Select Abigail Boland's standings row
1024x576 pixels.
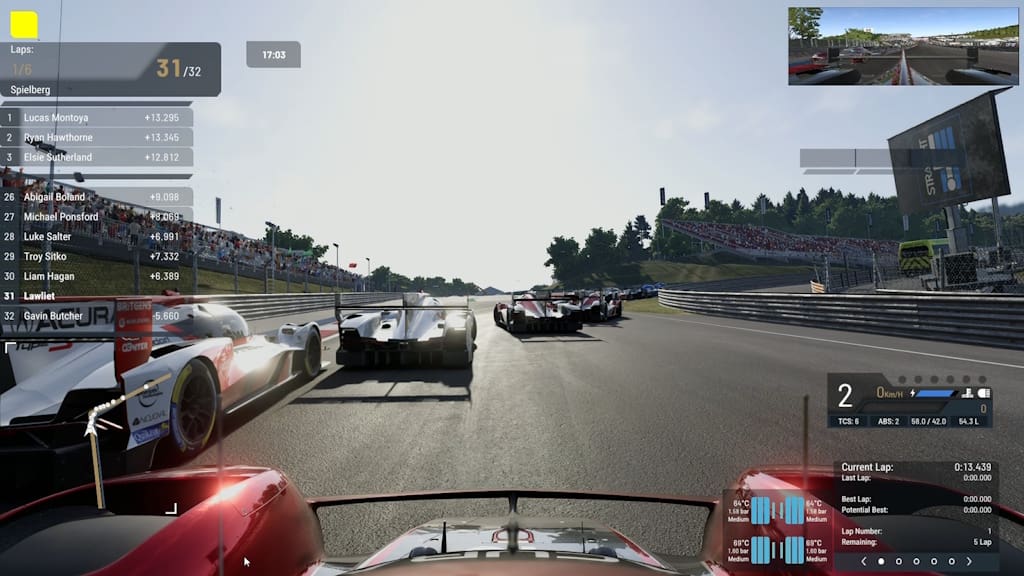coord(97,197)
